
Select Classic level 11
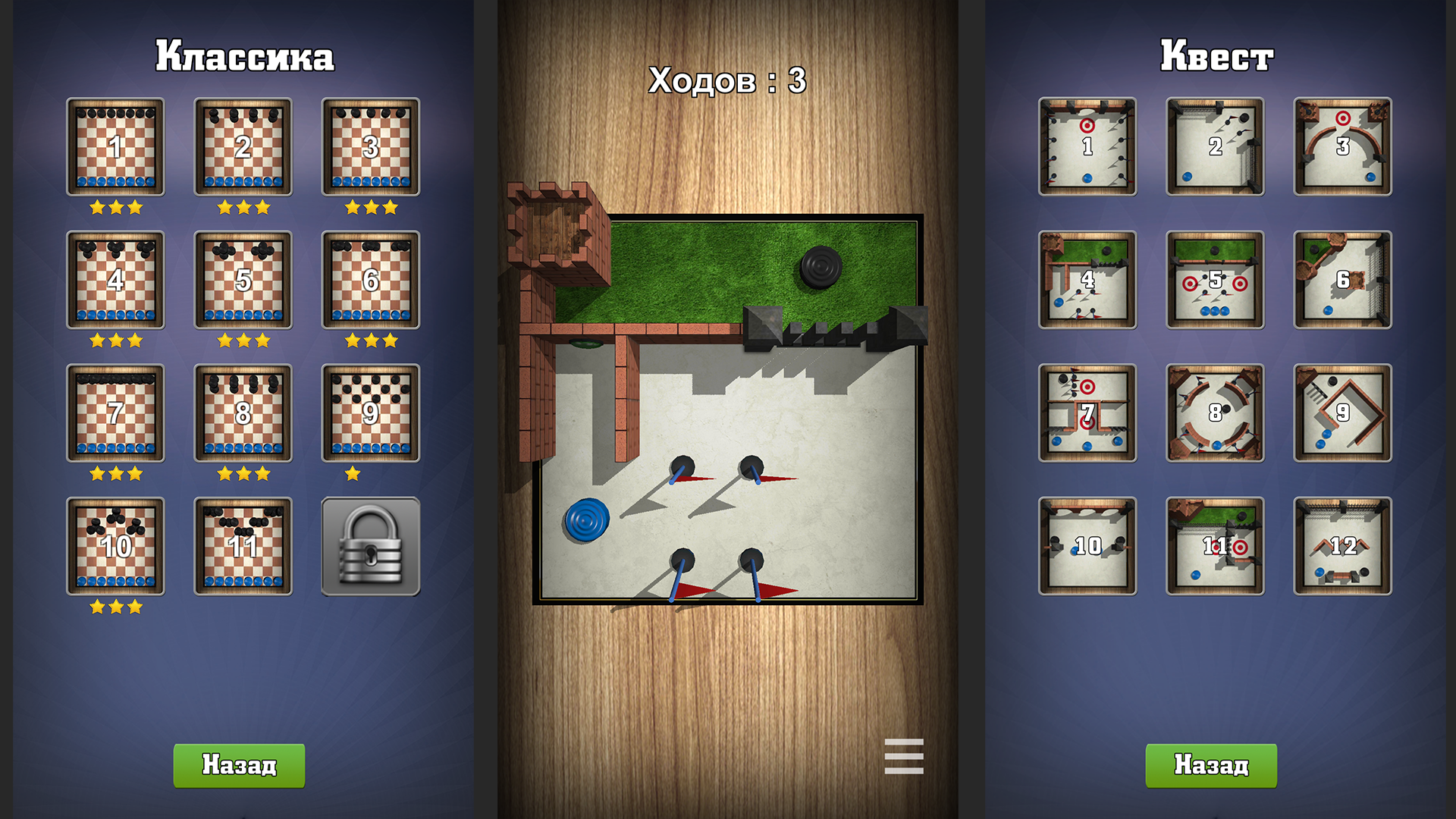pyautogui.click(x=243, y=548)
